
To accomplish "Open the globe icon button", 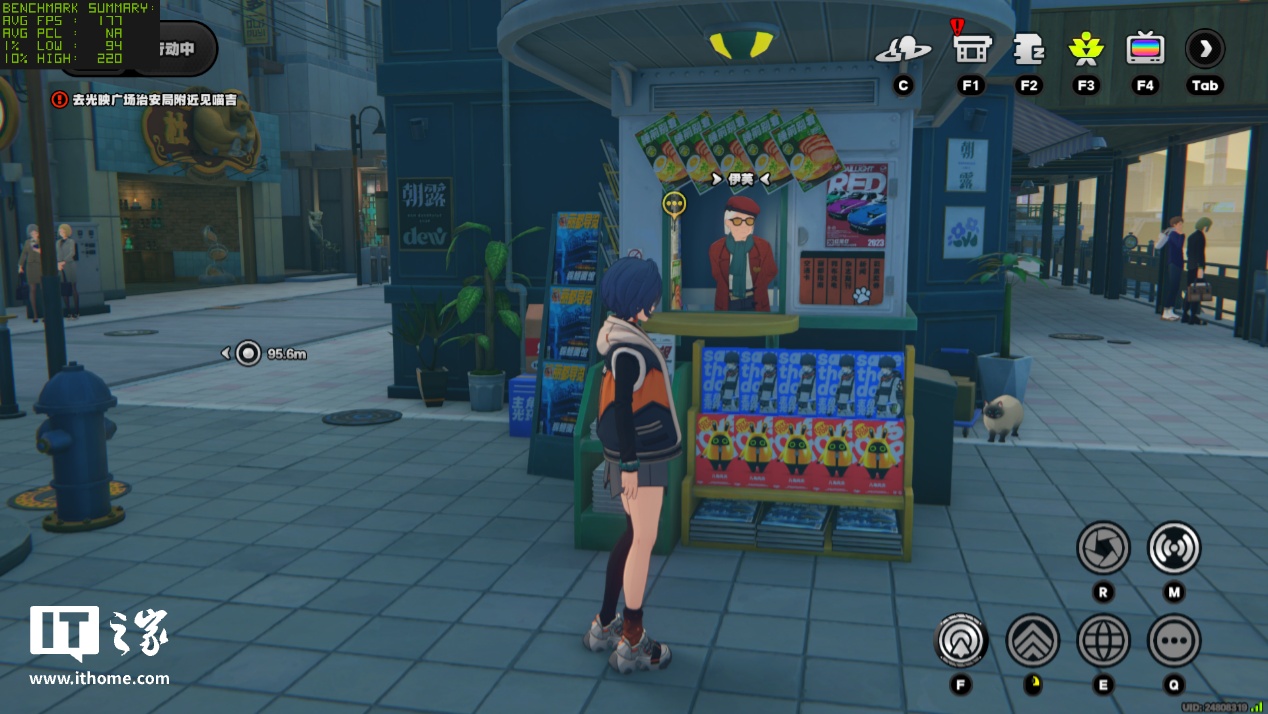I will tap(1103, 640).
